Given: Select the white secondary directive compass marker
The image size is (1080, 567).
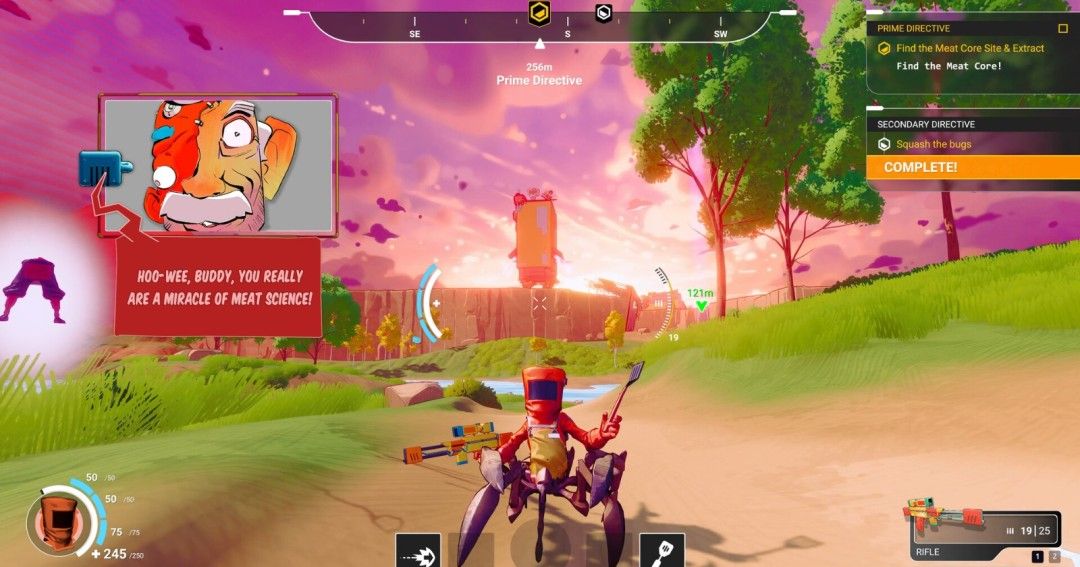Looking at the screenshot, I should tap(603, 13).
